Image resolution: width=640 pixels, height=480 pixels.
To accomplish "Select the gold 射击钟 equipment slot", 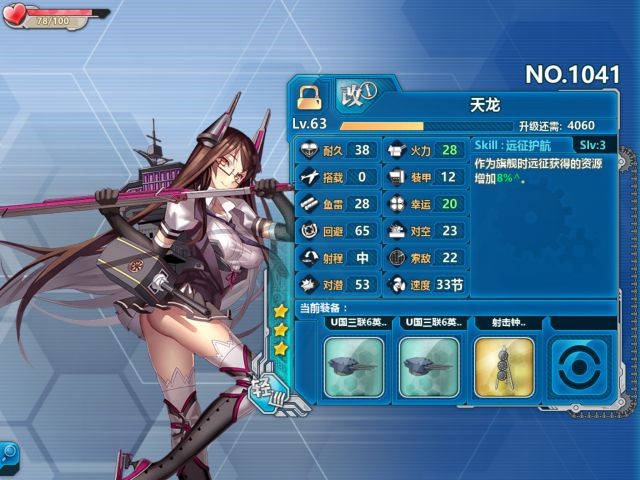I will coord(503,365).
